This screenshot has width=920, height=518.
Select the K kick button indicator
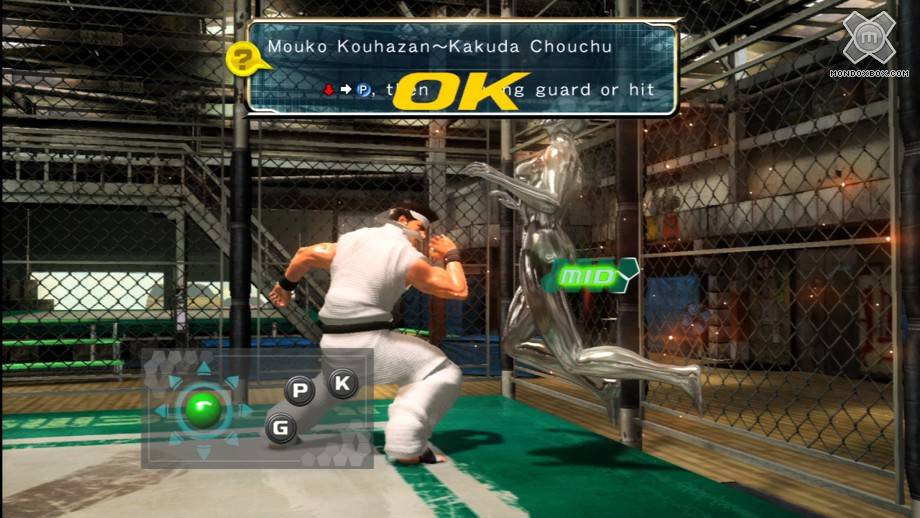[x=342, y=382]
